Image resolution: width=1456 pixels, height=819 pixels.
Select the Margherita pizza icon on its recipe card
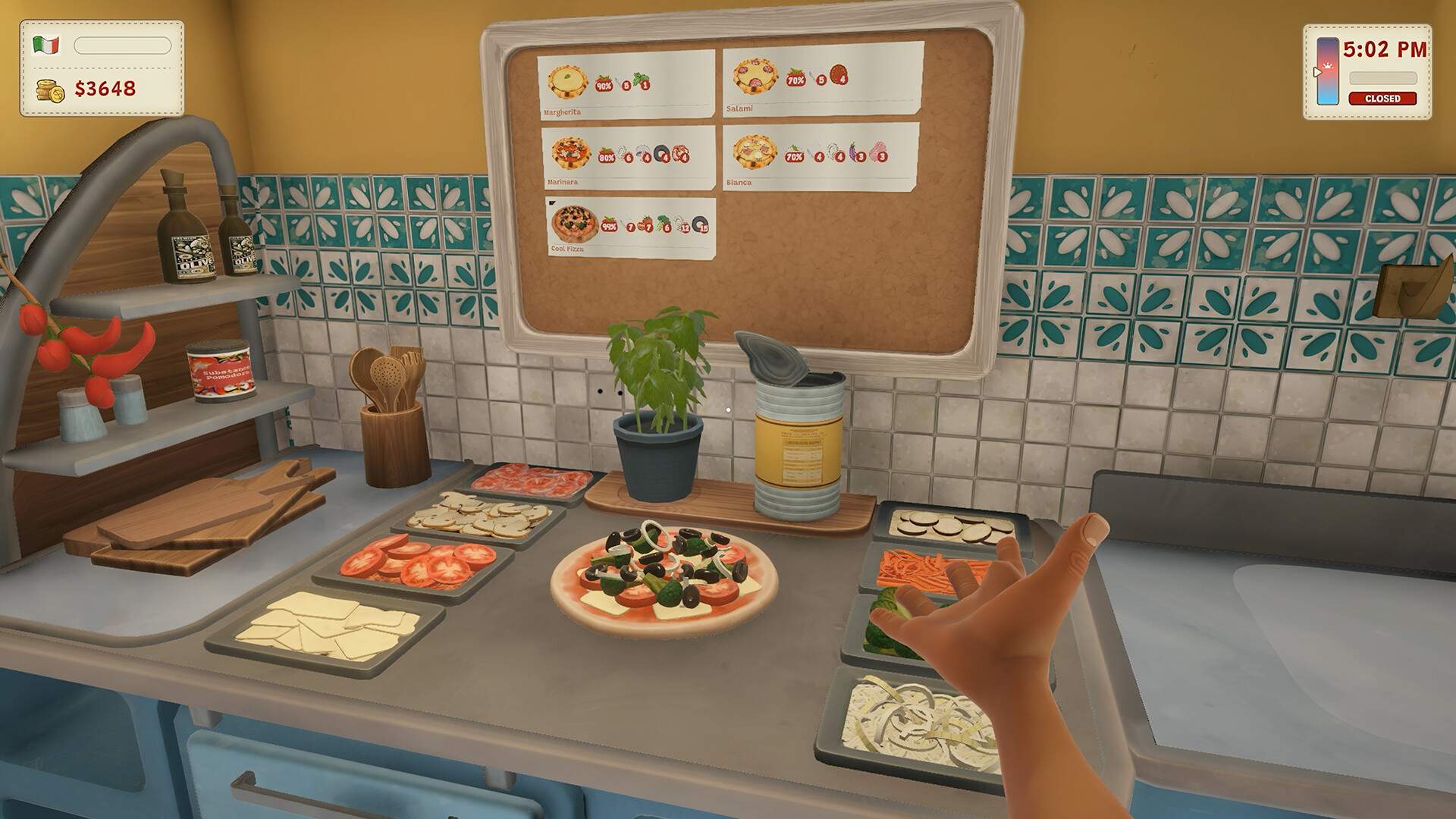(x=566, y=81)
